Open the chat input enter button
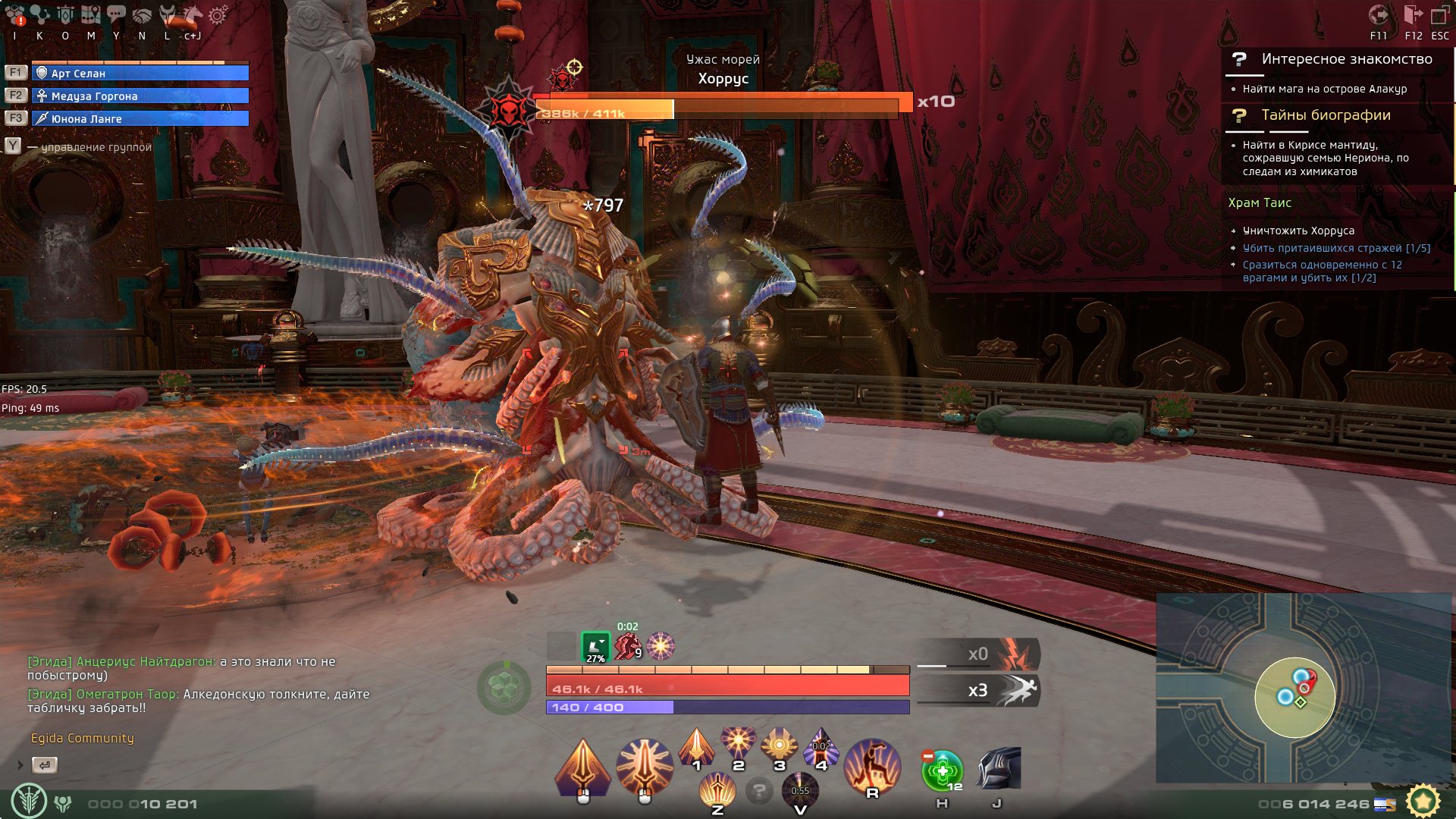1456x819 pixels. coord(45,764)
